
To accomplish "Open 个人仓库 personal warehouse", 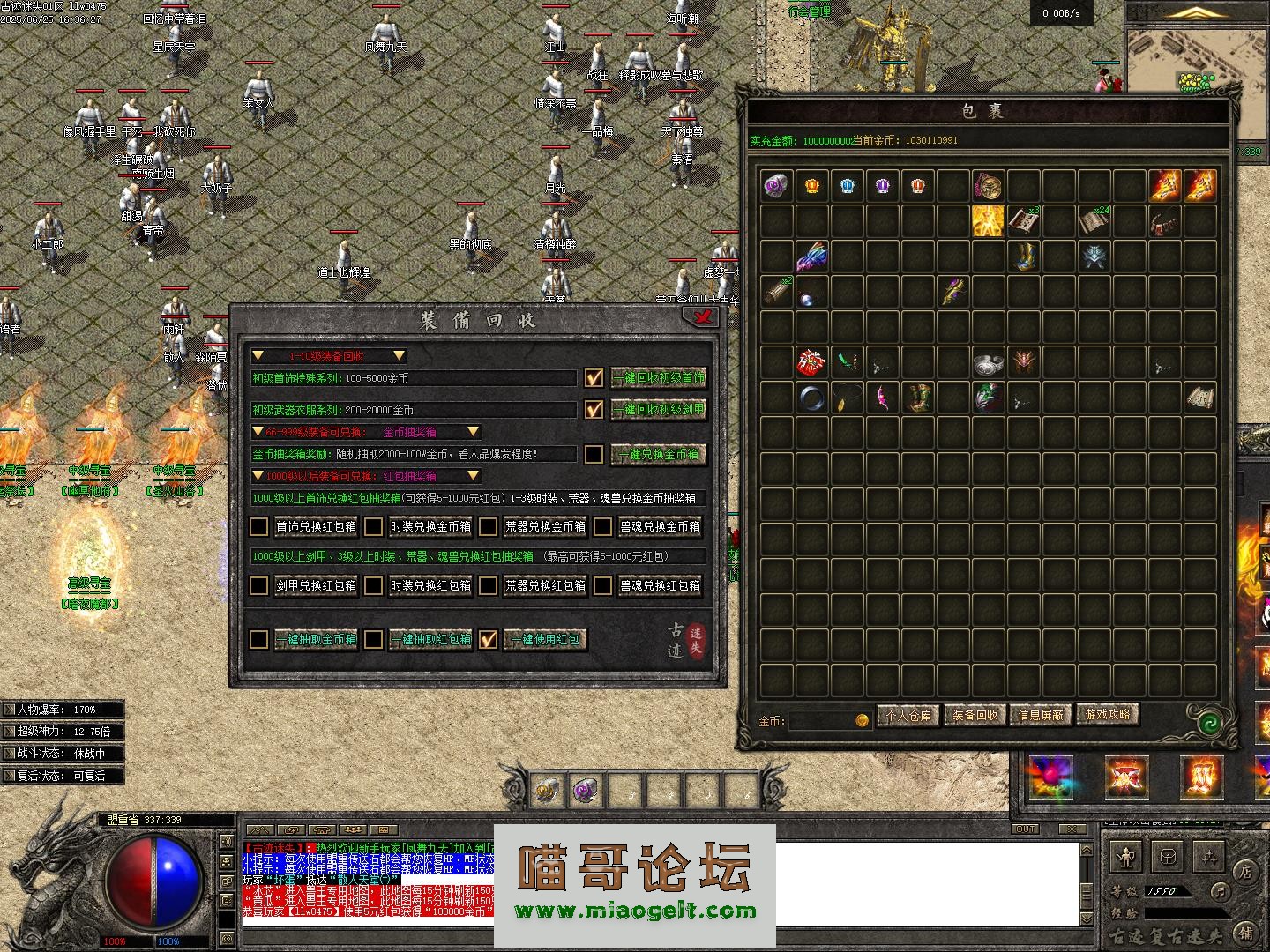I will (908, 716).
